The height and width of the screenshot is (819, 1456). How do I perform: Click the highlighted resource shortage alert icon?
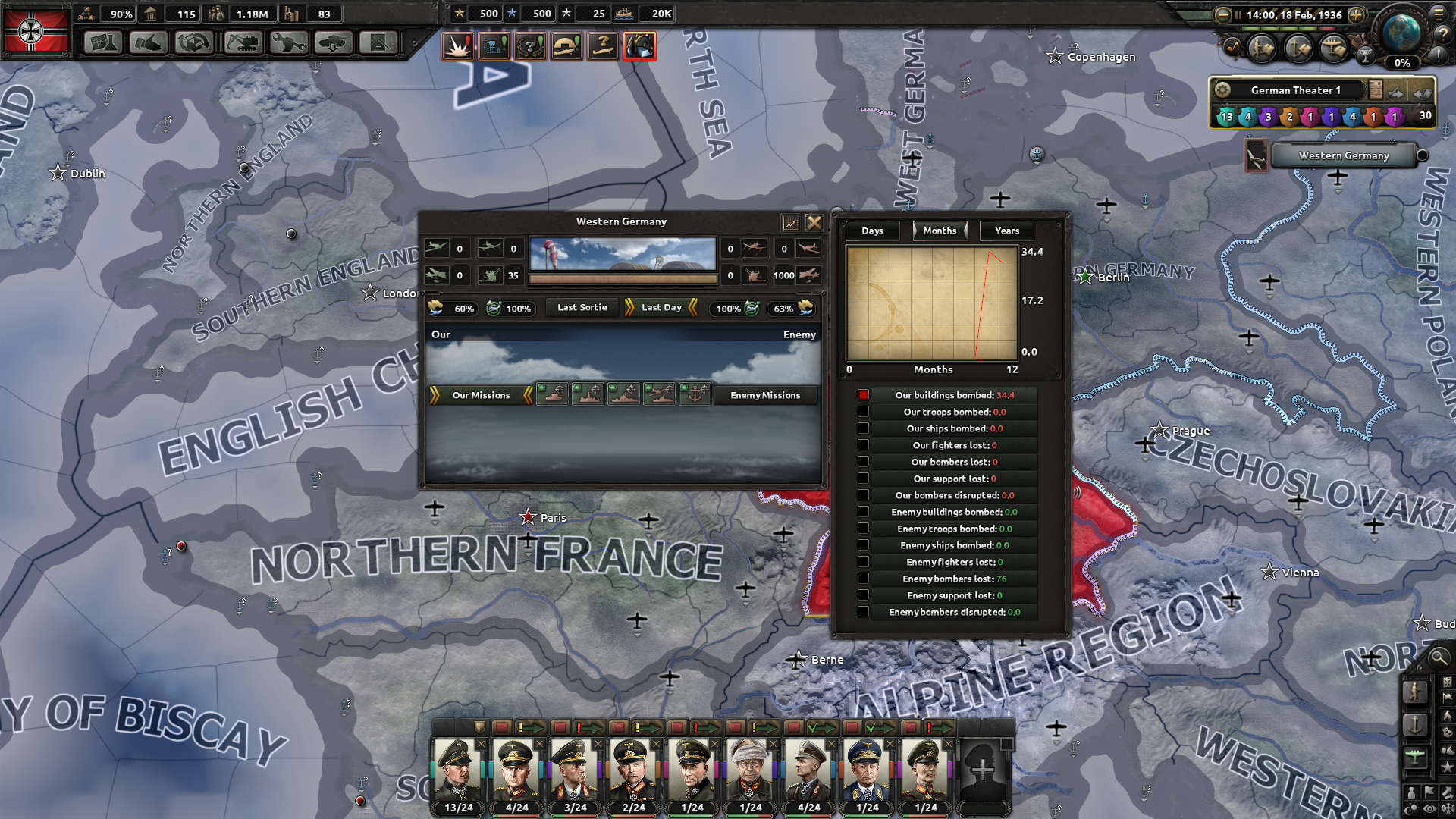tap(639, 45)
